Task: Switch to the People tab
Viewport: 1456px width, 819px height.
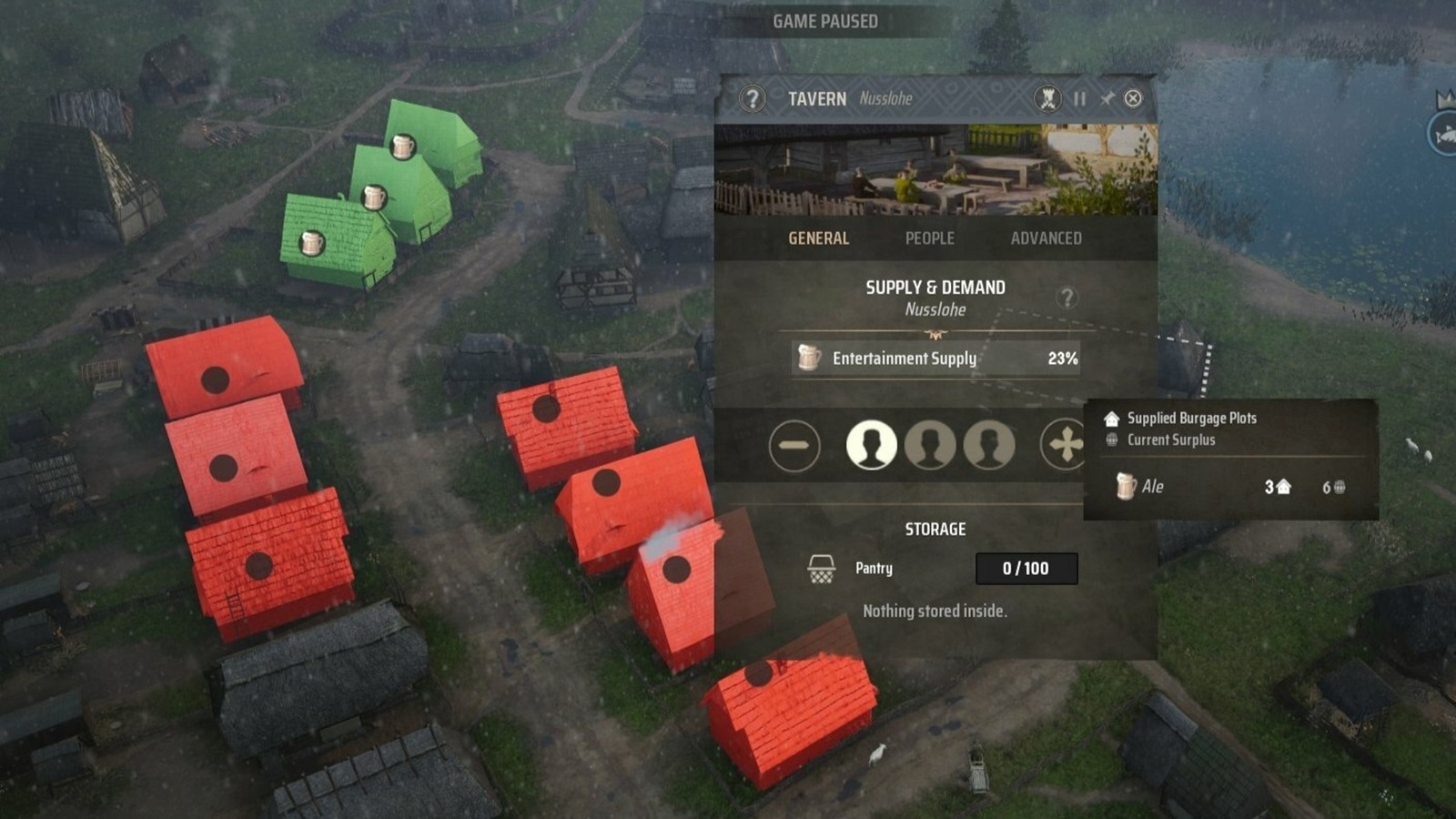Action: 929,238
